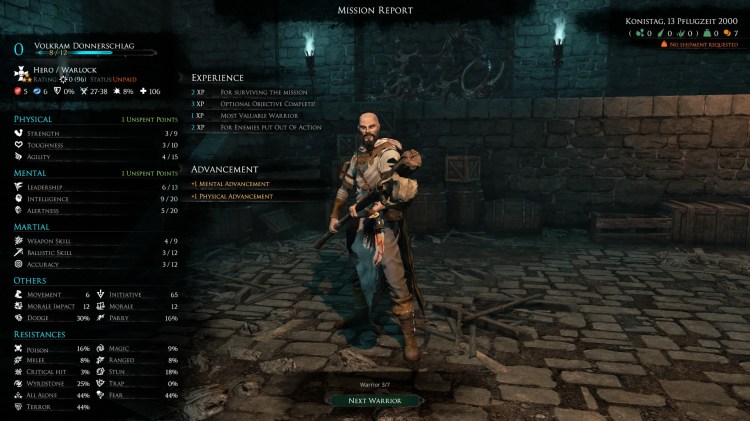The height and width of the screenshot is (421, 750).
Task: Click the Alertness stat row
Action: click(96, 210)
